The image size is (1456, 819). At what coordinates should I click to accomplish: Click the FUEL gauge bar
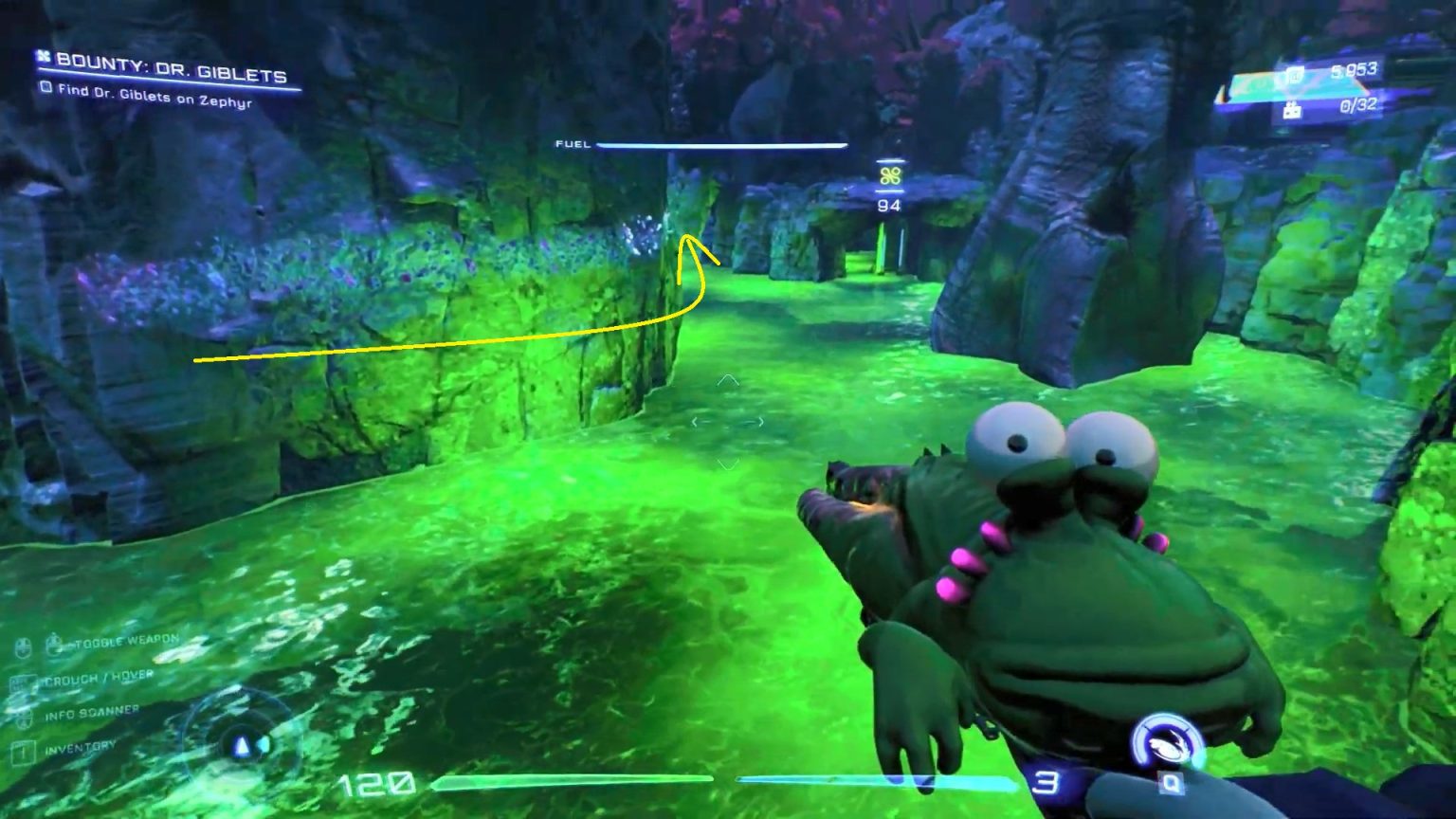tap(722, 146)
